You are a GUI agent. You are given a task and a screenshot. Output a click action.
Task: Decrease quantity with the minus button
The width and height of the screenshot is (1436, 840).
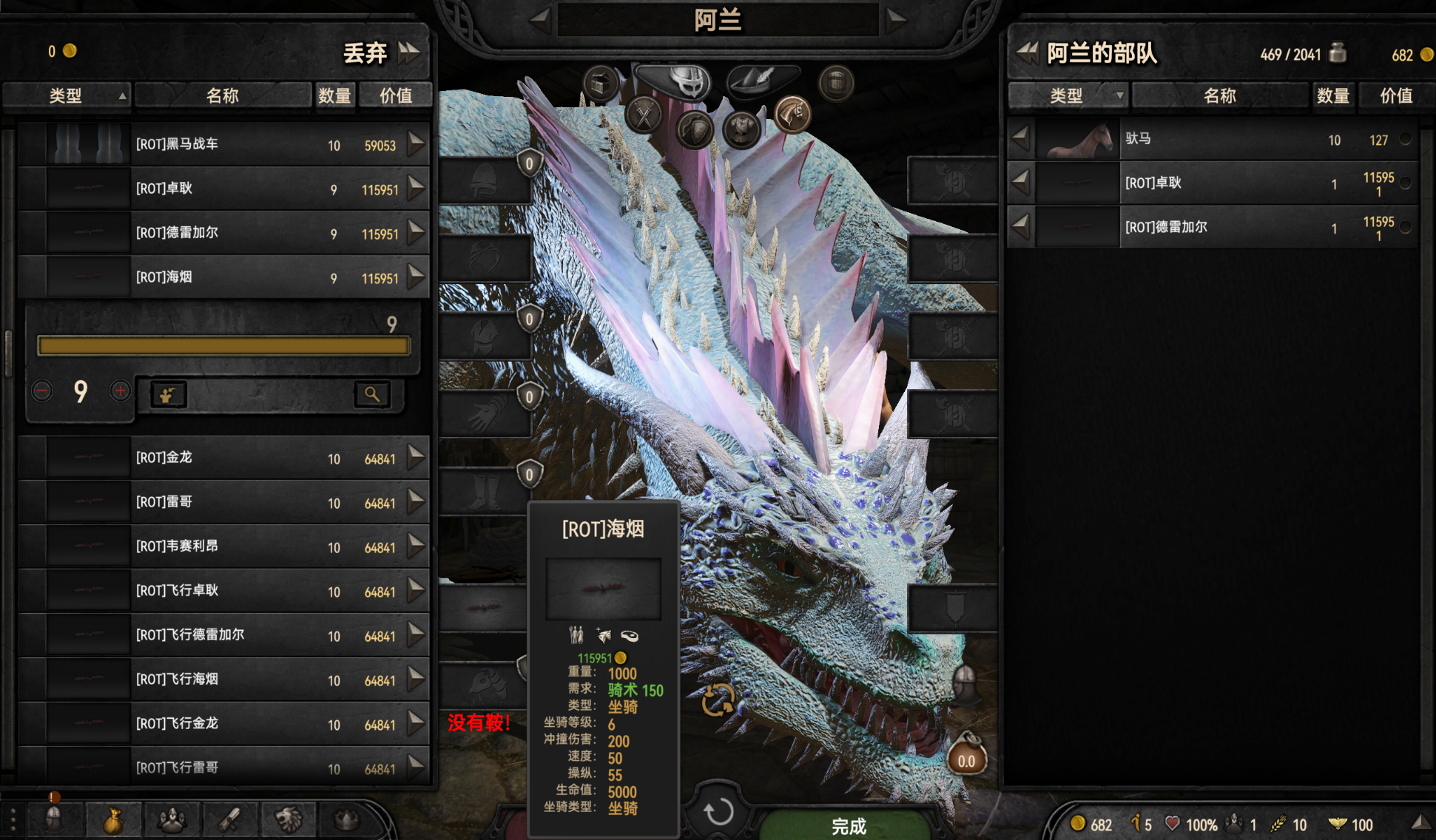(42, 390)
